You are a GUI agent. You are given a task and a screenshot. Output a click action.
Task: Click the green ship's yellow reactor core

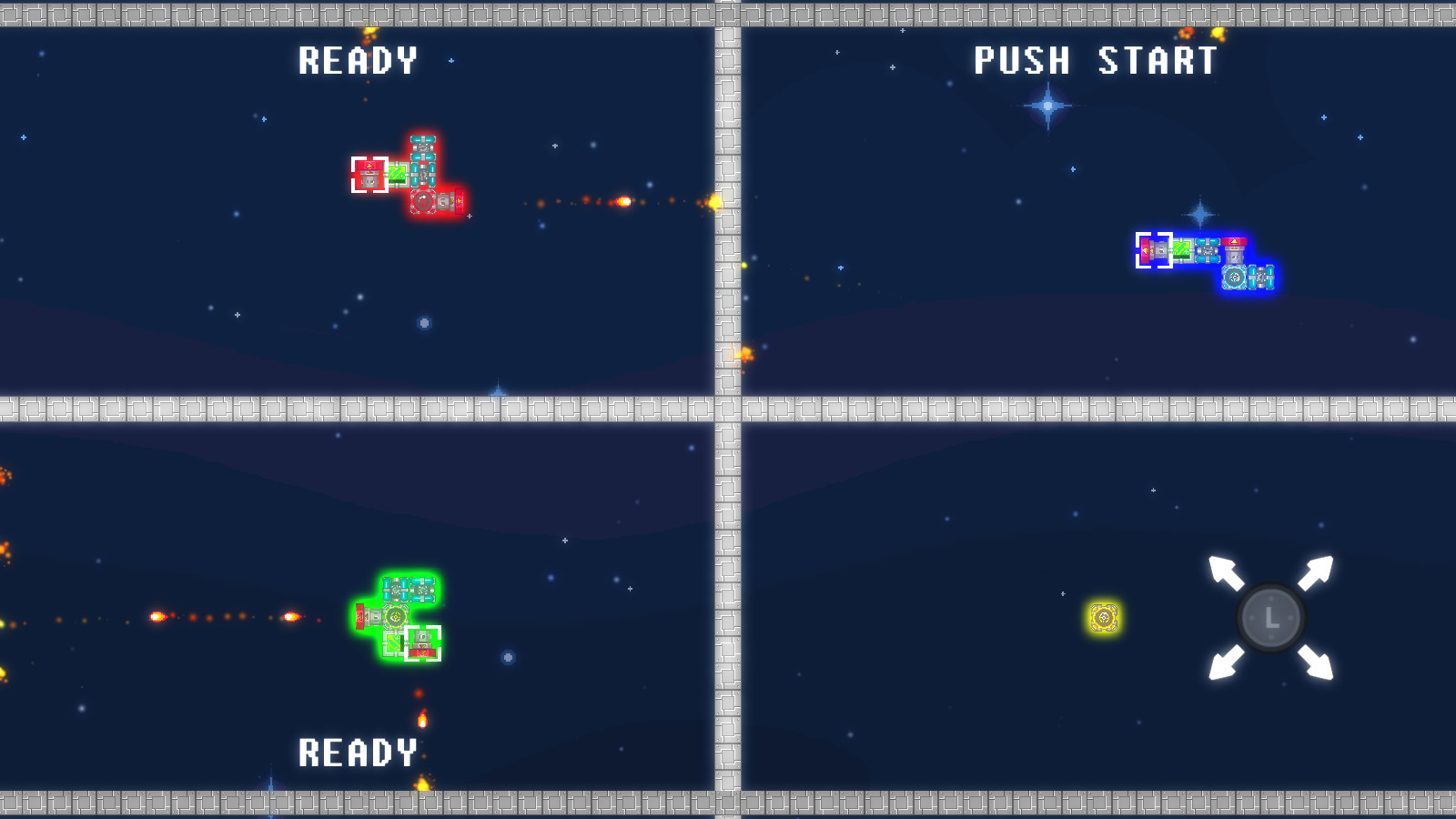(x=396, y=617)
